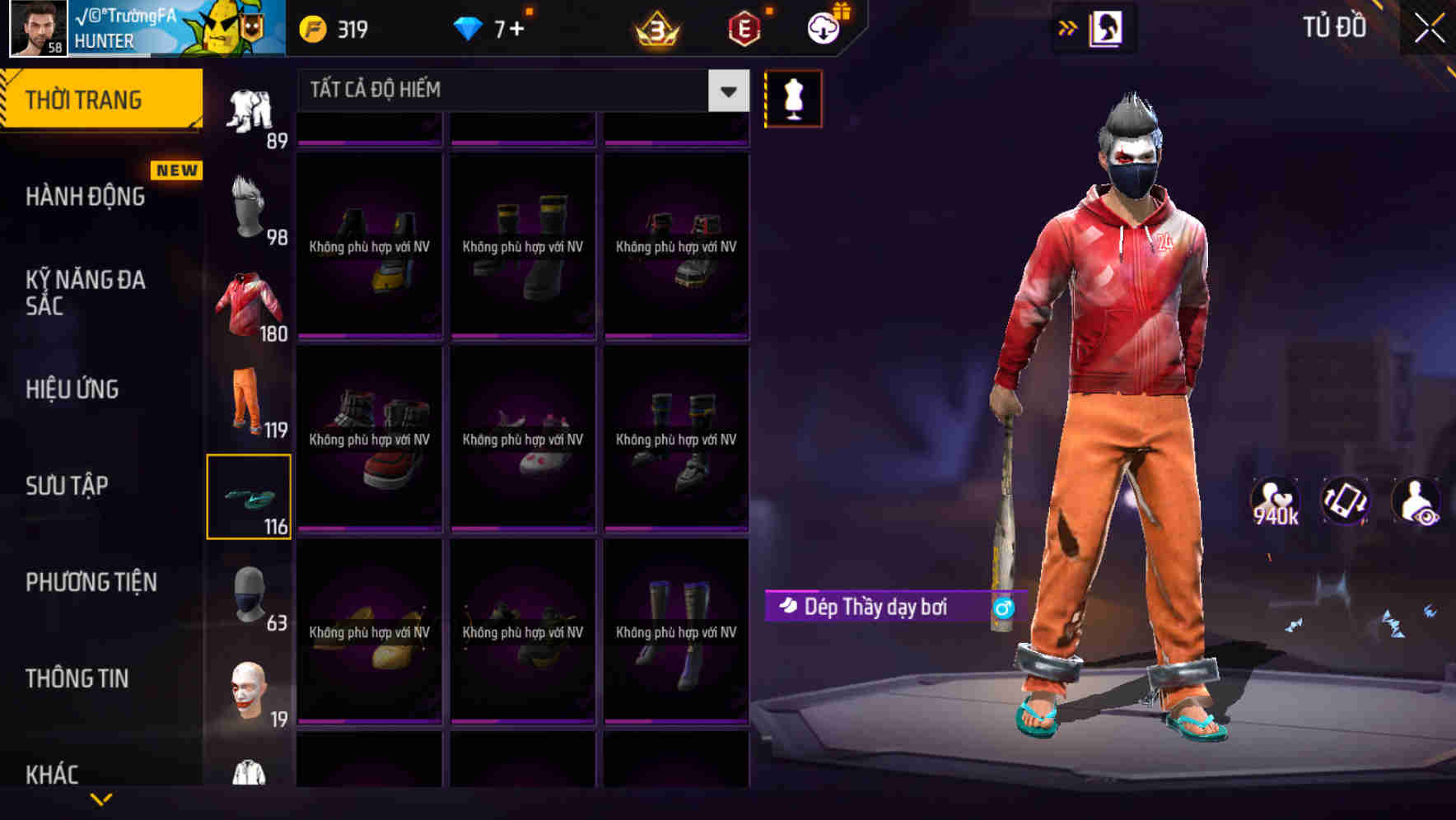The width and height of the screenshot is (1456, 820).
Task: Open the 940k likes icon
Action: (x=1276, y=501)
